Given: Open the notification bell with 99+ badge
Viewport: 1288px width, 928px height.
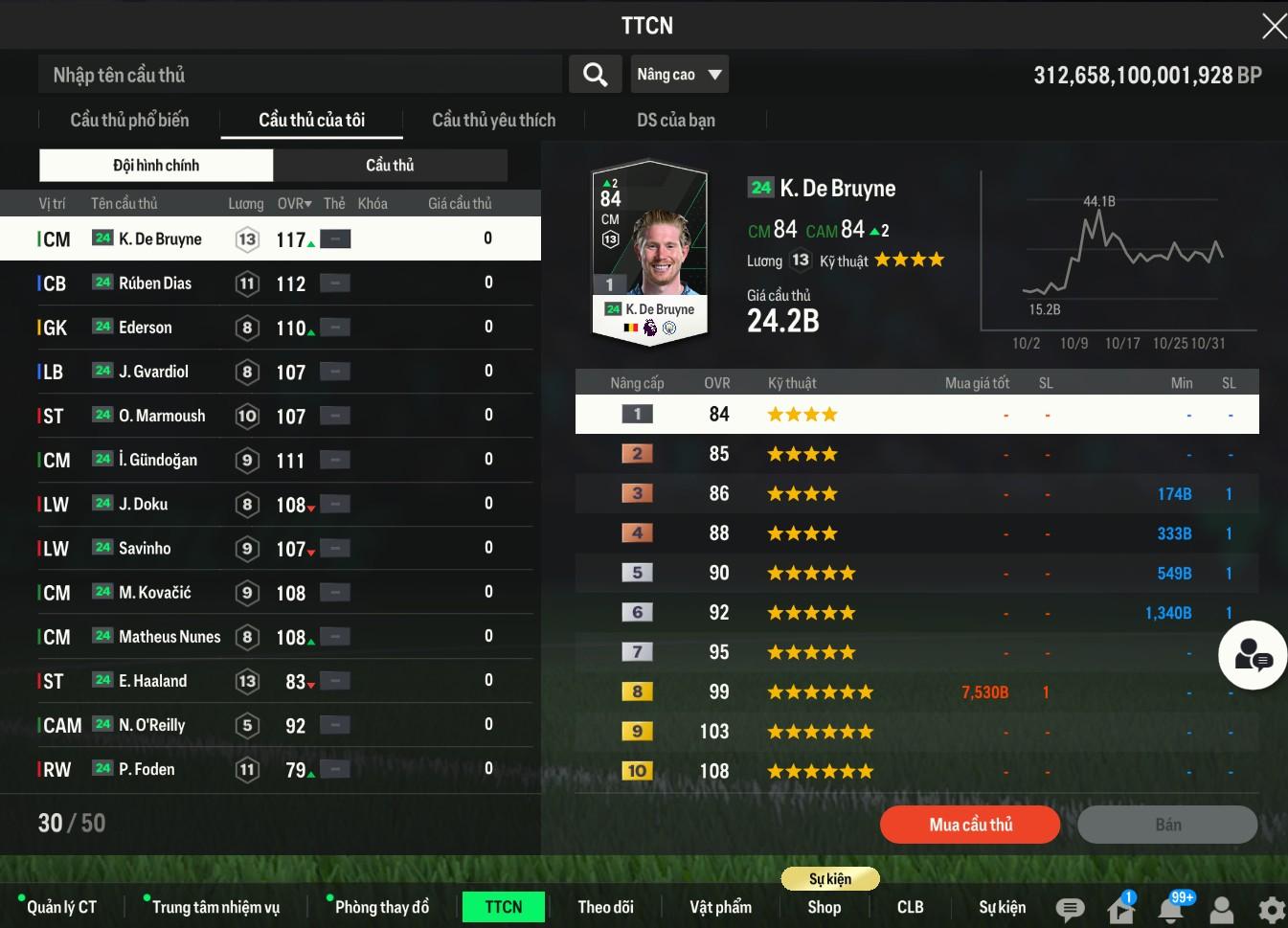Looking at the screenshot, I should (1171, 908).
